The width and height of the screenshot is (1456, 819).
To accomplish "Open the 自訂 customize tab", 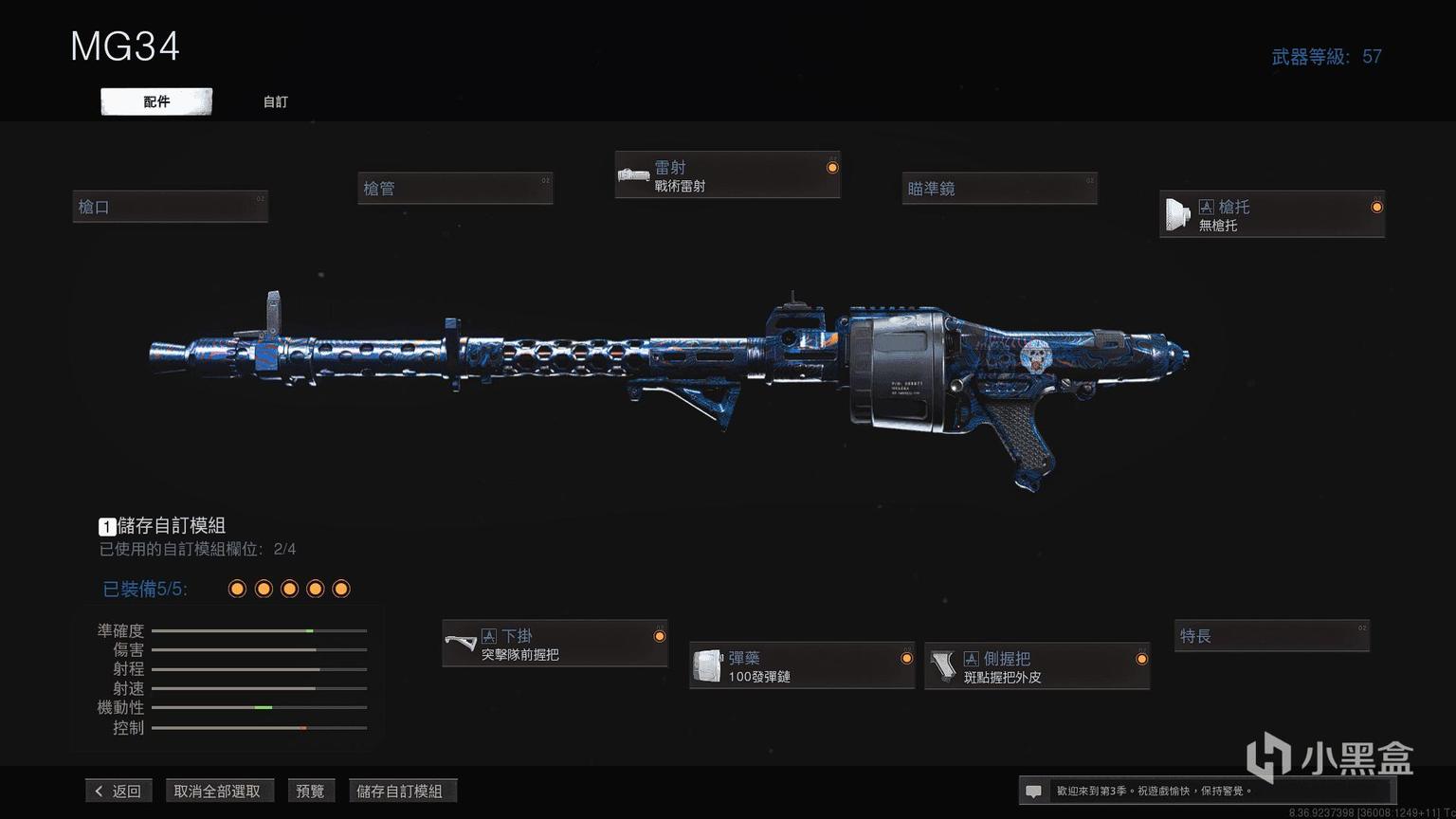I will point(275,101).
